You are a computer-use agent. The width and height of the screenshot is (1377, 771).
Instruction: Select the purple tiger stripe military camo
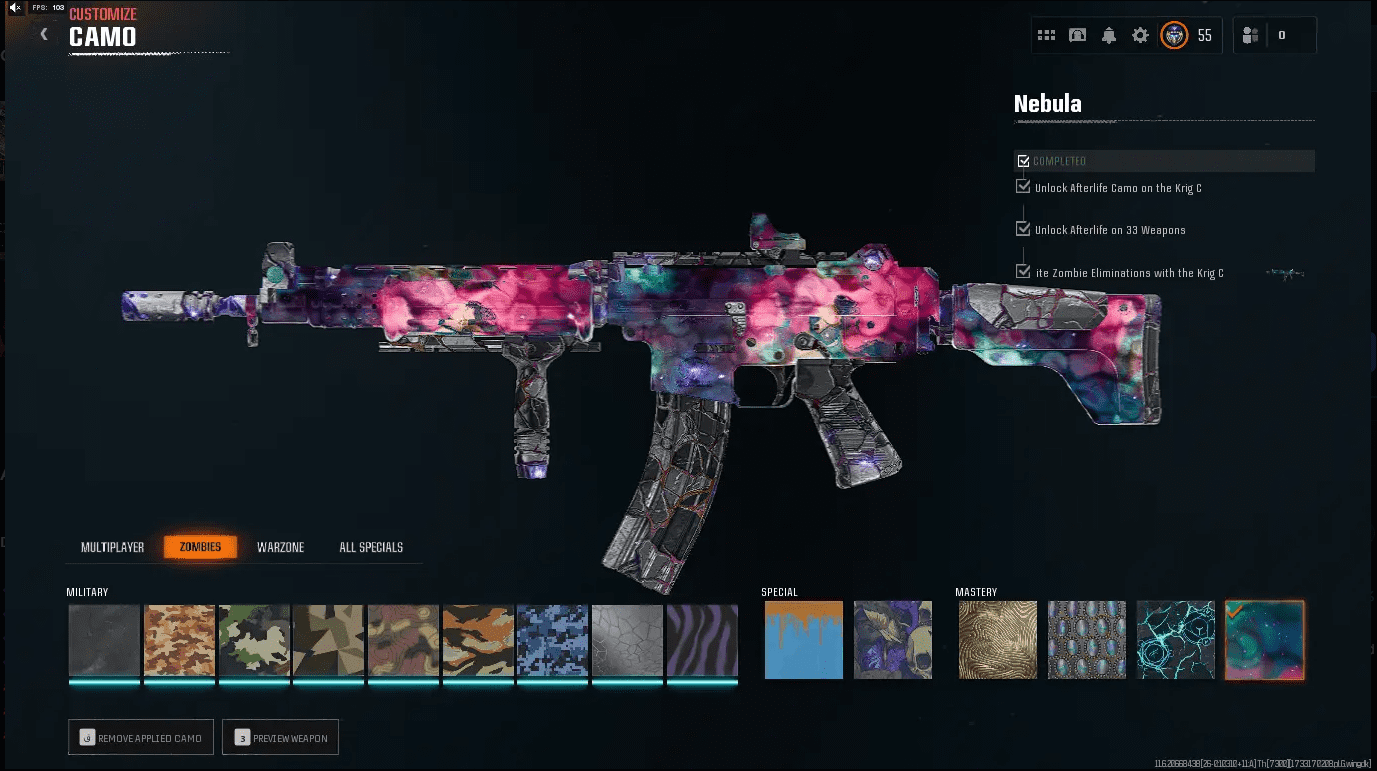tap(702, 640)
